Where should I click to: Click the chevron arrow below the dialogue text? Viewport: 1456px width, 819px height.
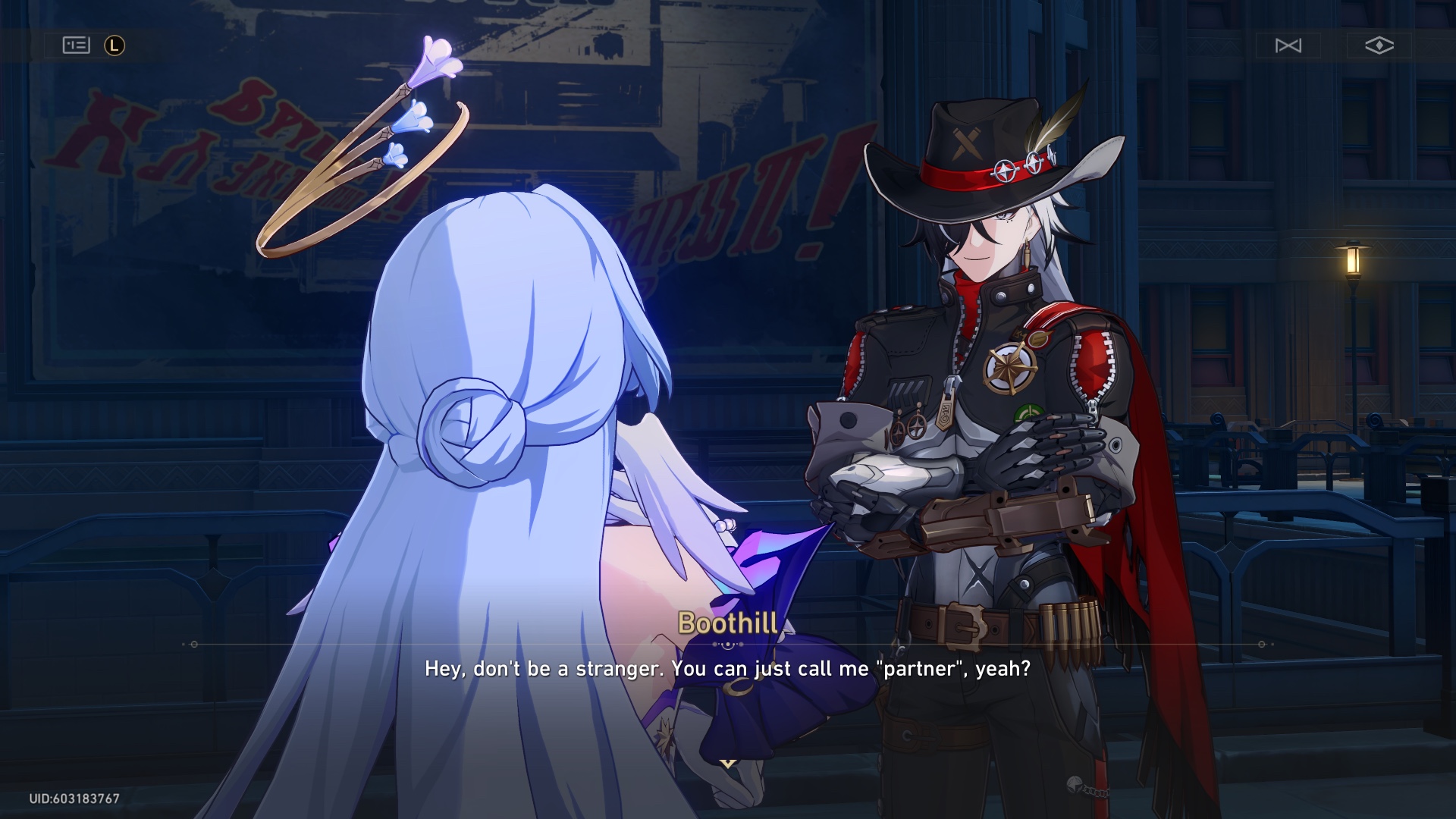(x=727, y=764)
